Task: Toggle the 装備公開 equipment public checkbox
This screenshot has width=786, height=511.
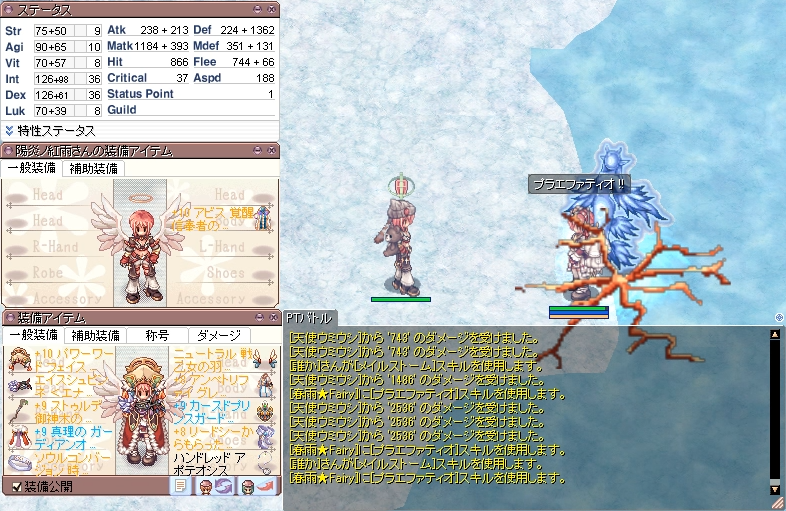Action: pyautogui.click(x=17, y=486)
